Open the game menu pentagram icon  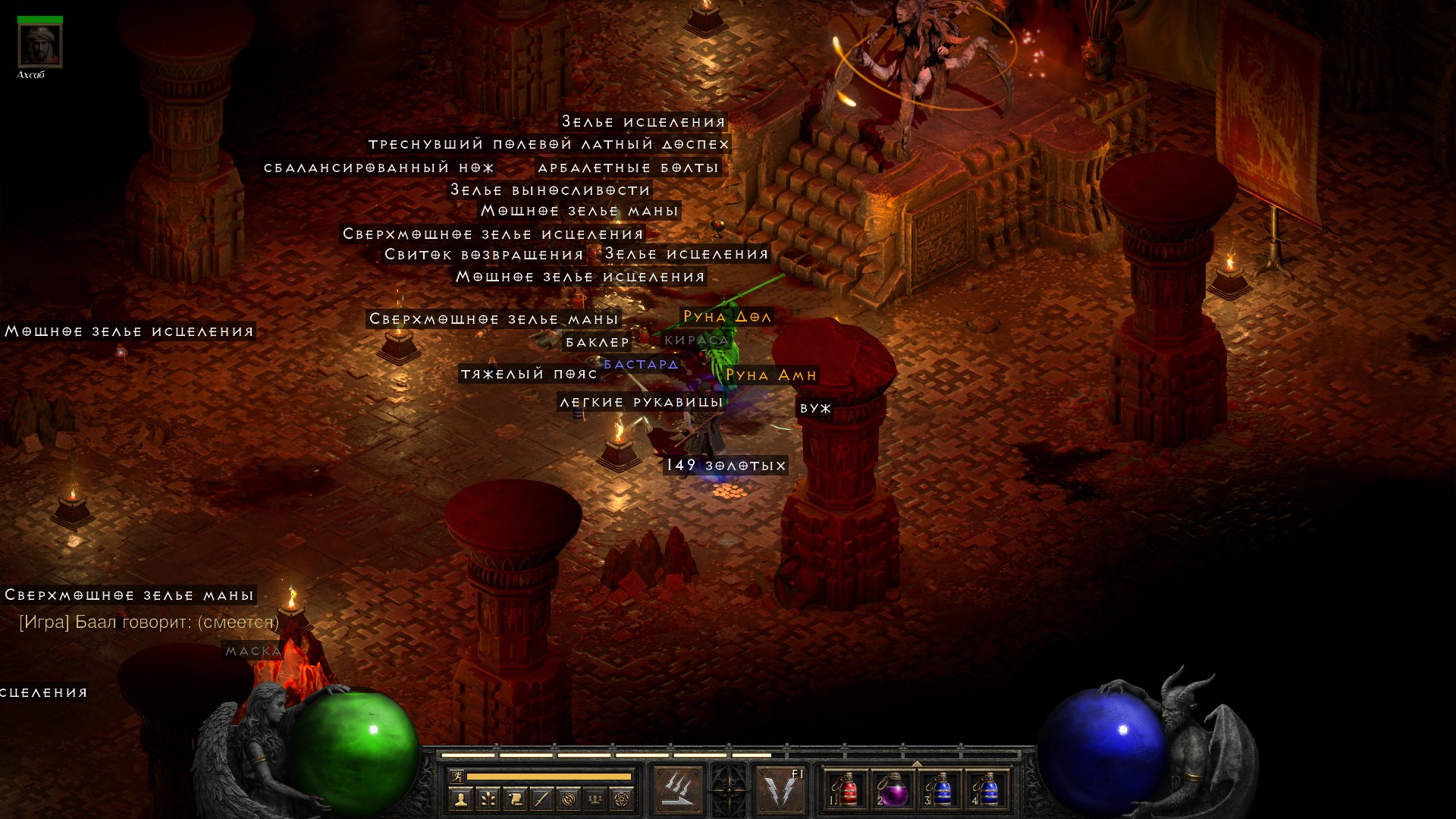623,799
